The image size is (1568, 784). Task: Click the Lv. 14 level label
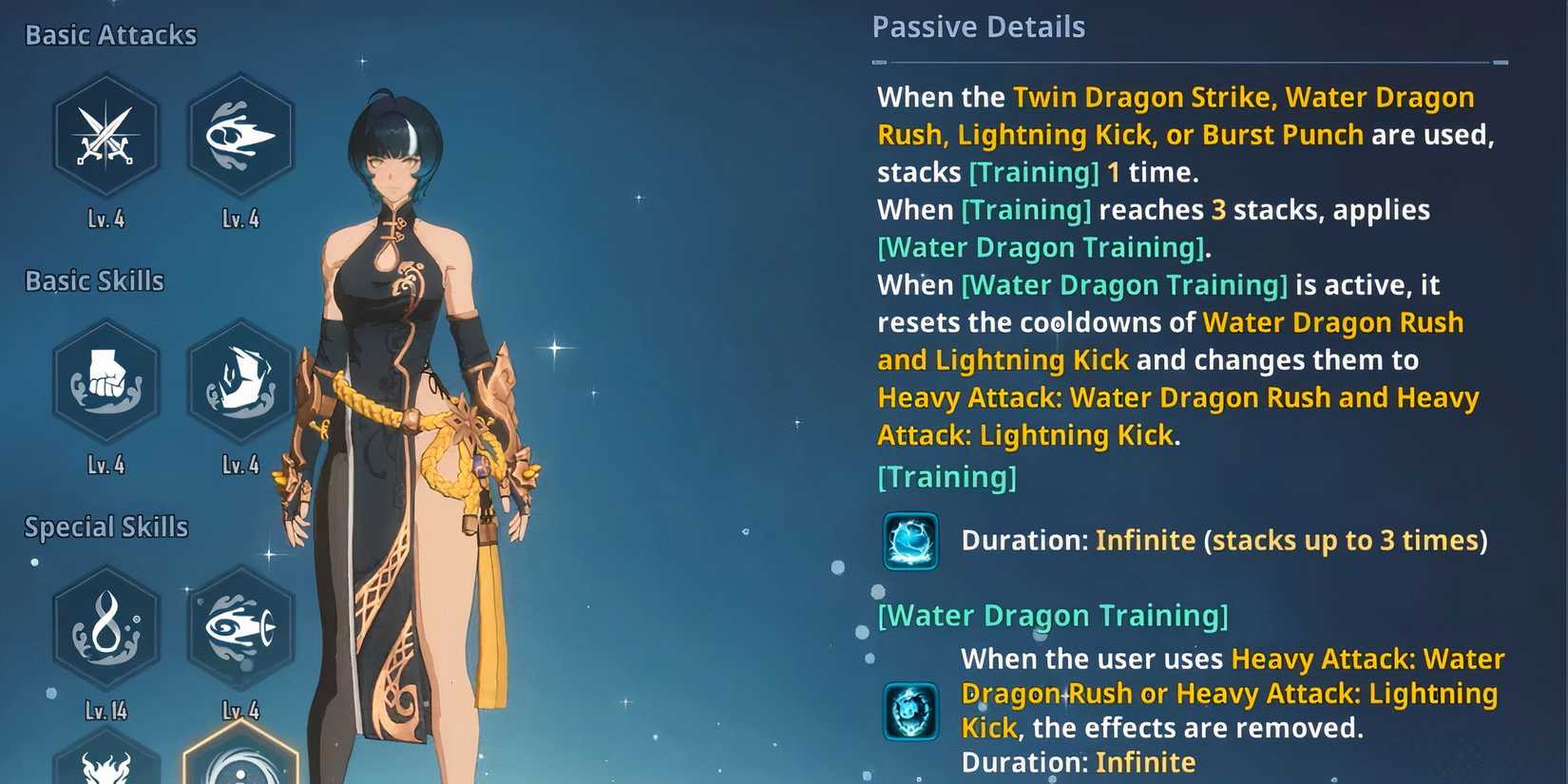point(106,709)
